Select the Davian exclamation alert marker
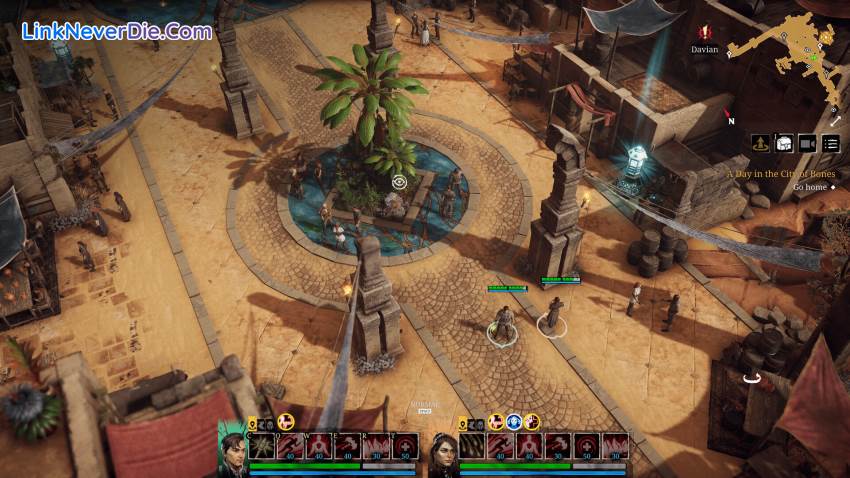850x478 pixels. click(705, 33)
